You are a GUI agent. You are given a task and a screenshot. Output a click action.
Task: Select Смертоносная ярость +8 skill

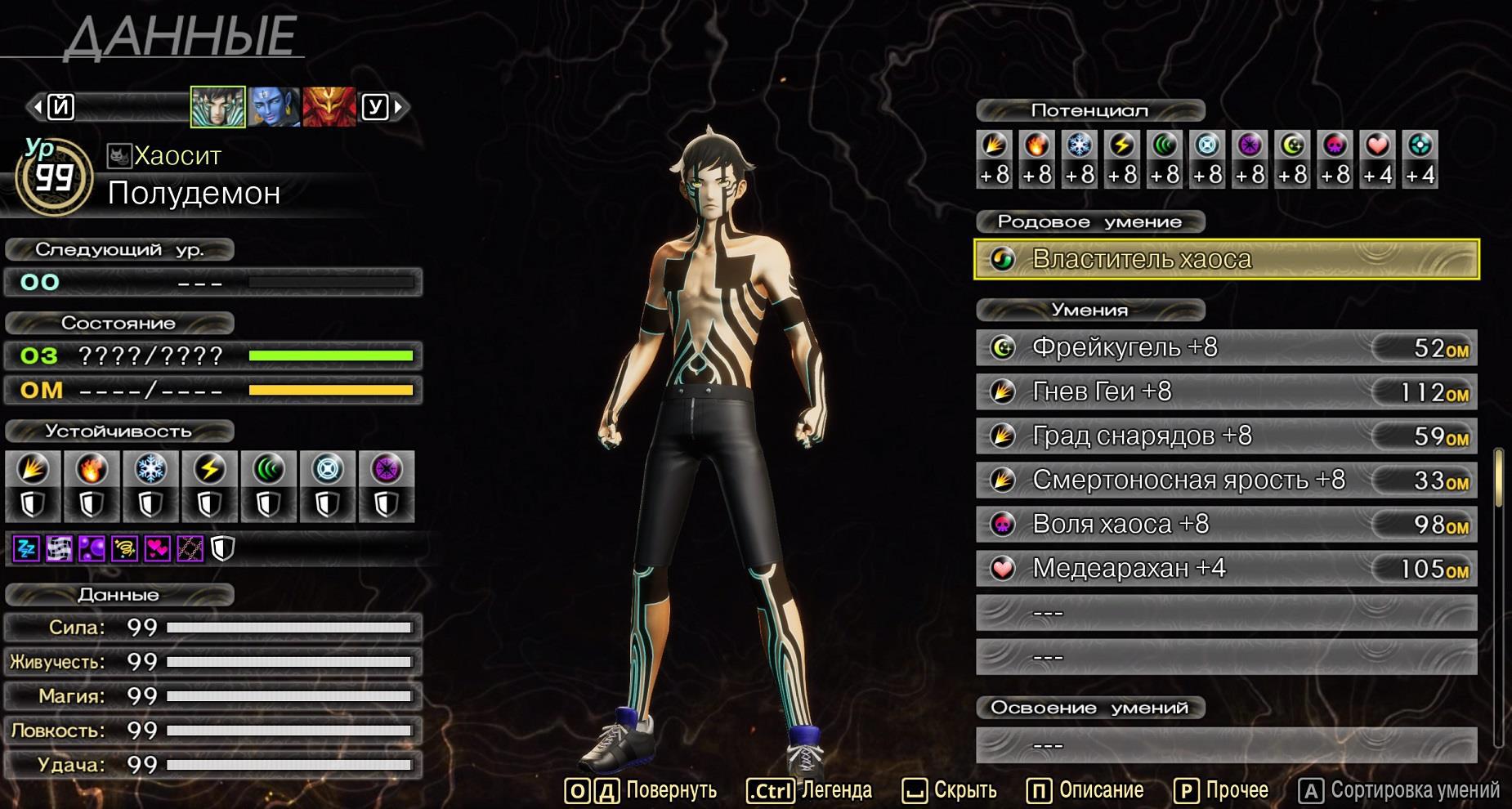point(1226,480)
